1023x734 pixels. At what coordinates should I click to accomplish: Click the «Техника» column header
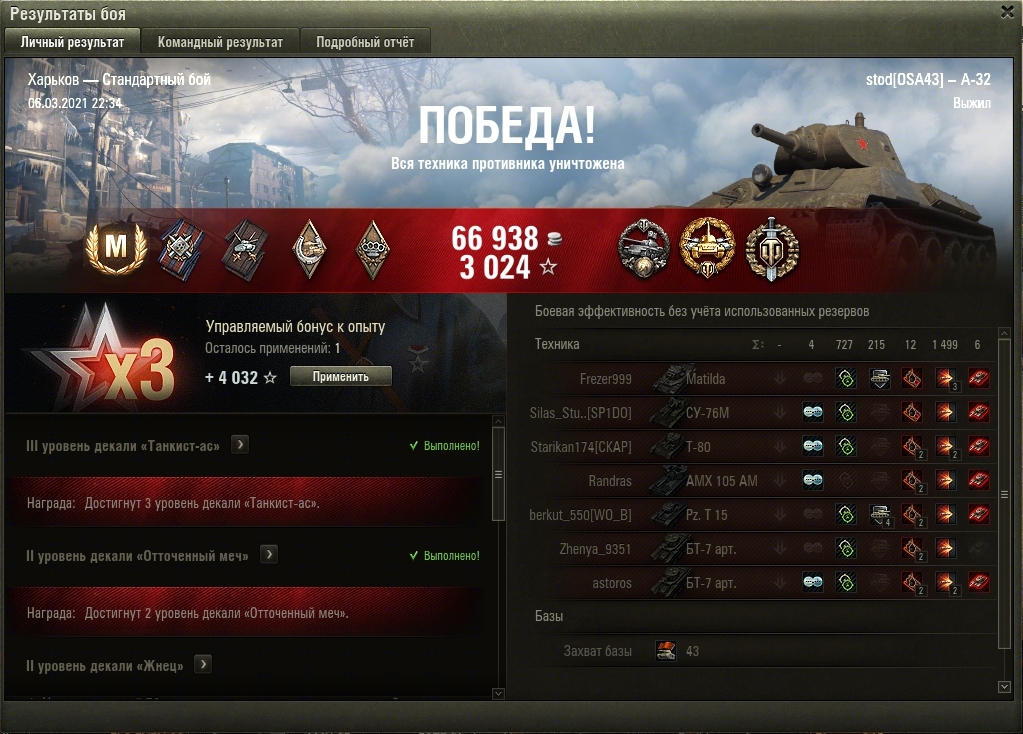click(557, 344)
